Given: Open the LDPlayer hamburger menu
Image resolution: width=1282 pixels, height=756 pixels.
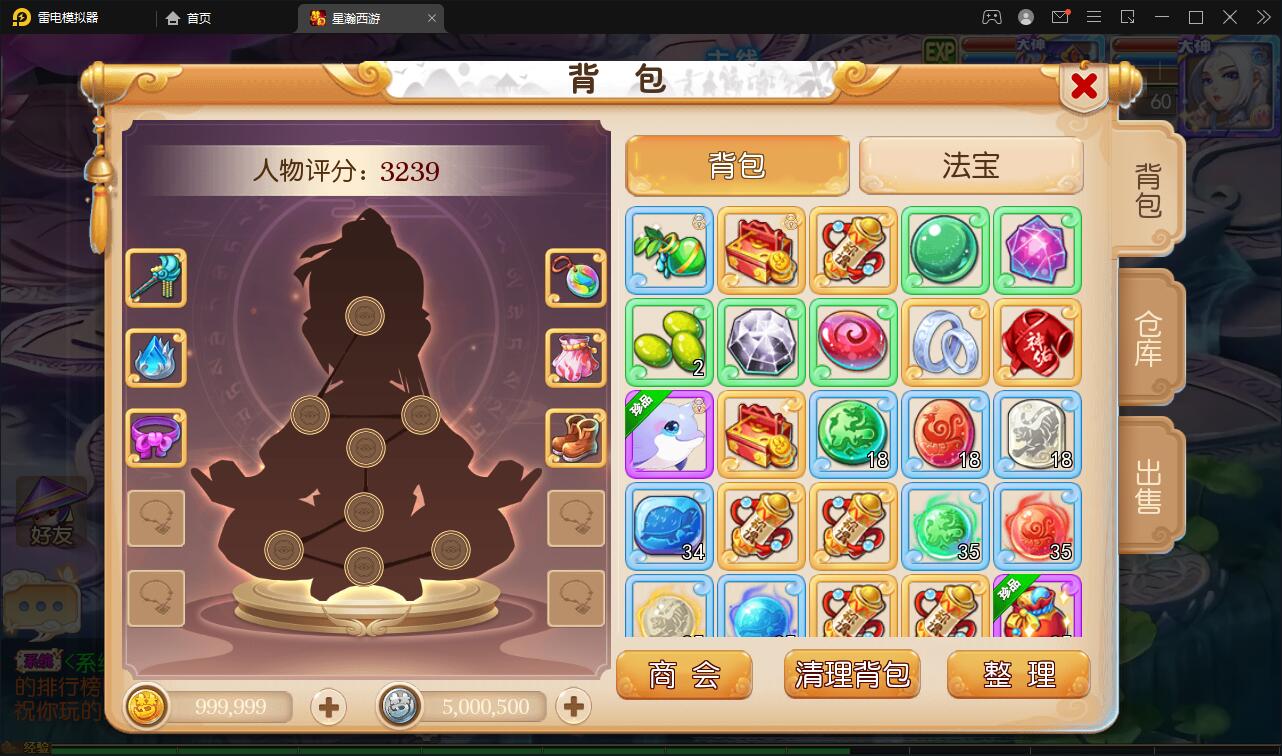Looking at the screenshot, I should 1094,17.
